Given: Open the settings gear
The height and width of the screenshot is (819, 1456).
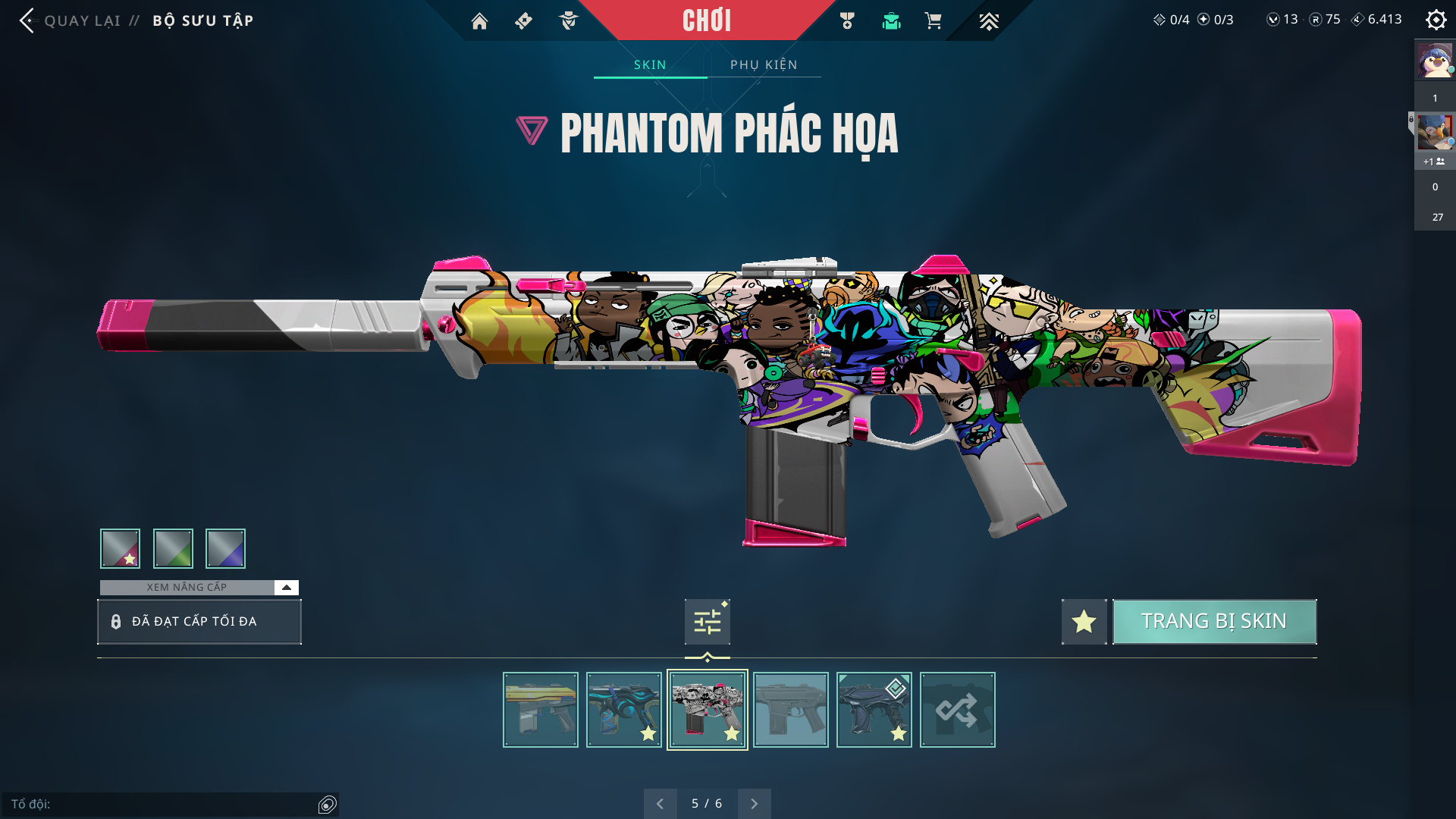Looking at the screenshot, I should (1436, 20).
